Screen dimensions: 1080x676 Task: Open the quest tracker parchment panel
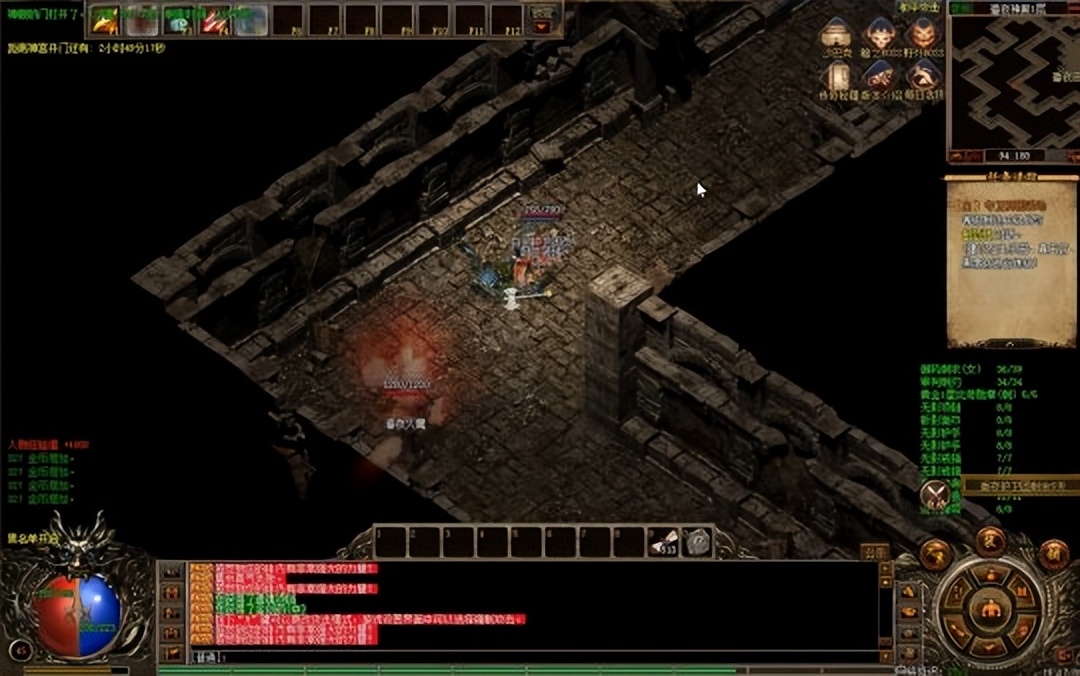point(1012,260)
